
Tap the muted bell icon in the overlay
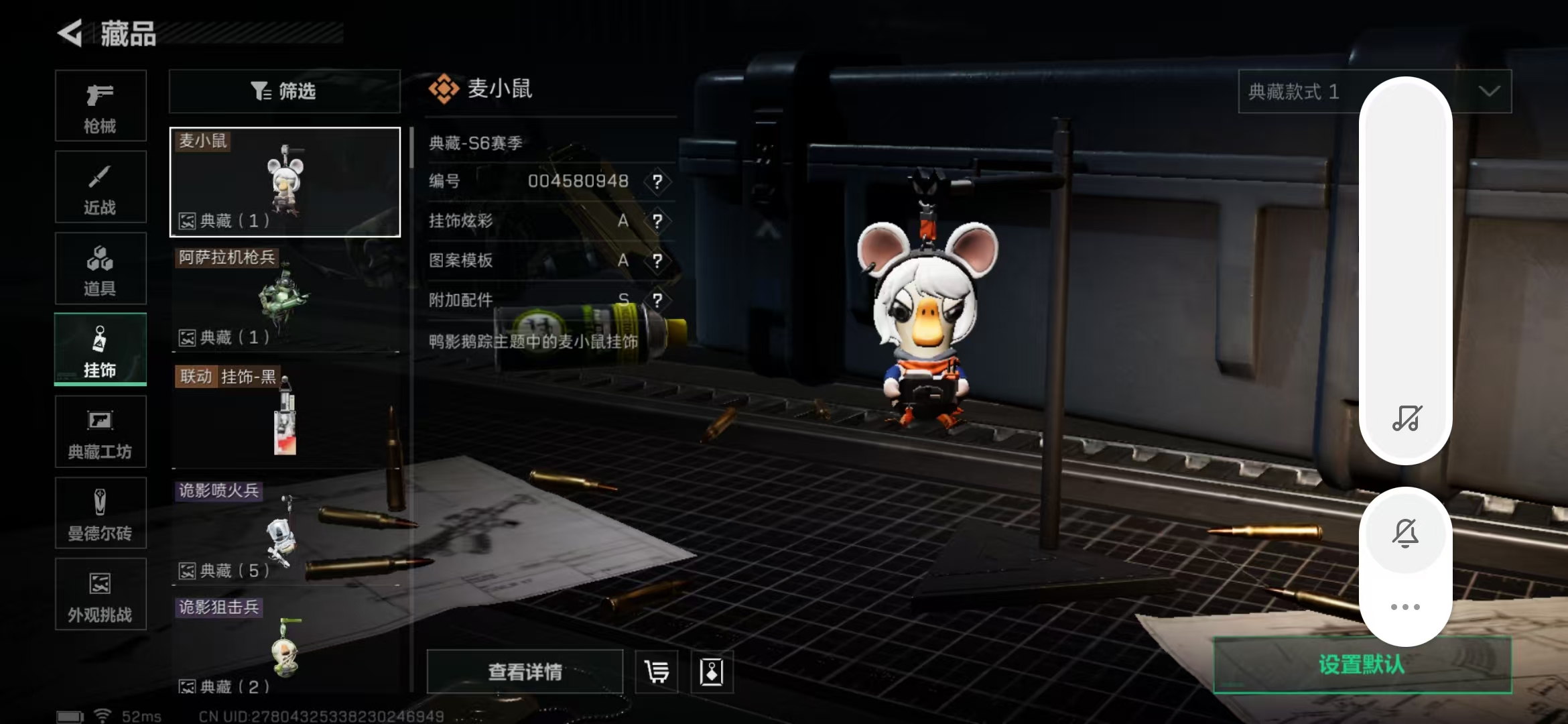pyautogui.click(x=1405, y=534)
